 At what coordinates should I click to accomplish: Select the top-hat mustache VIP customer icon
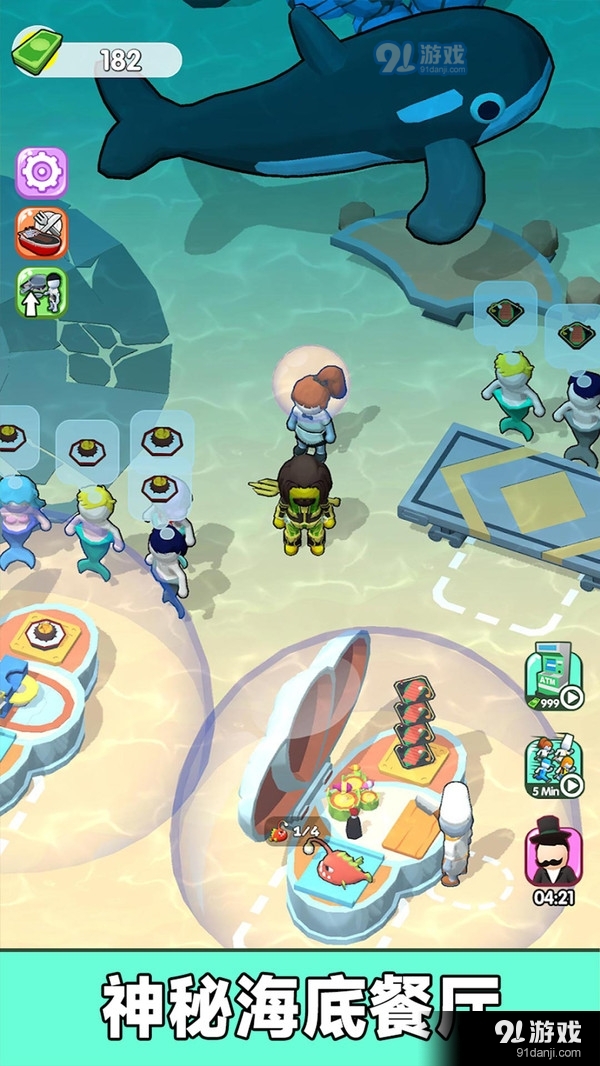point(552,856)
